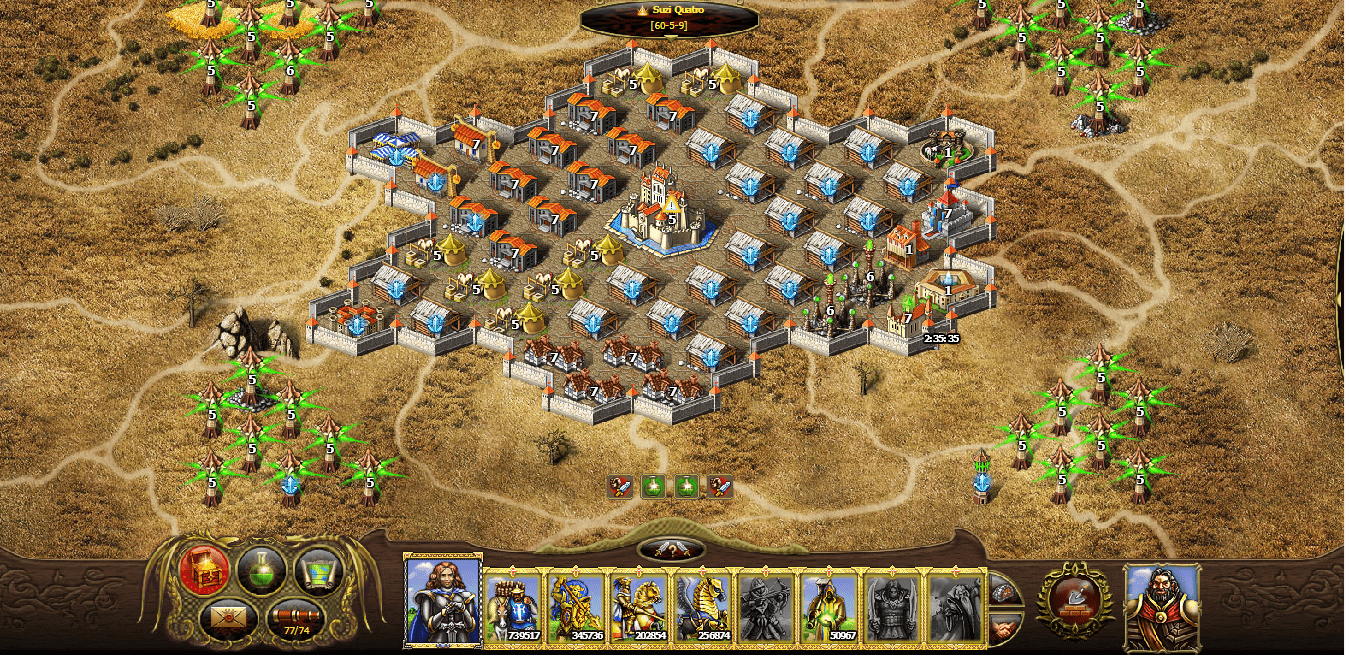Select the greyed-out archer unit slot
The height and width of the screenshot is (655, 1345).
click(x=765, y=607)
